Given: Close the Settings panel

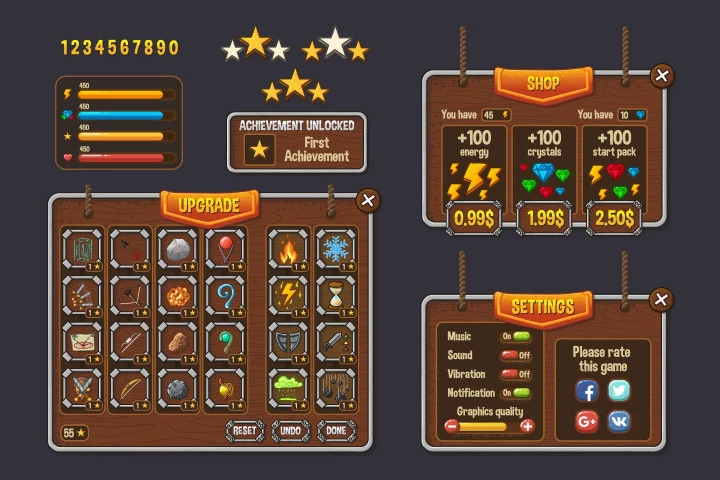Looking at the screenshot, I should (x=661, y=299).
